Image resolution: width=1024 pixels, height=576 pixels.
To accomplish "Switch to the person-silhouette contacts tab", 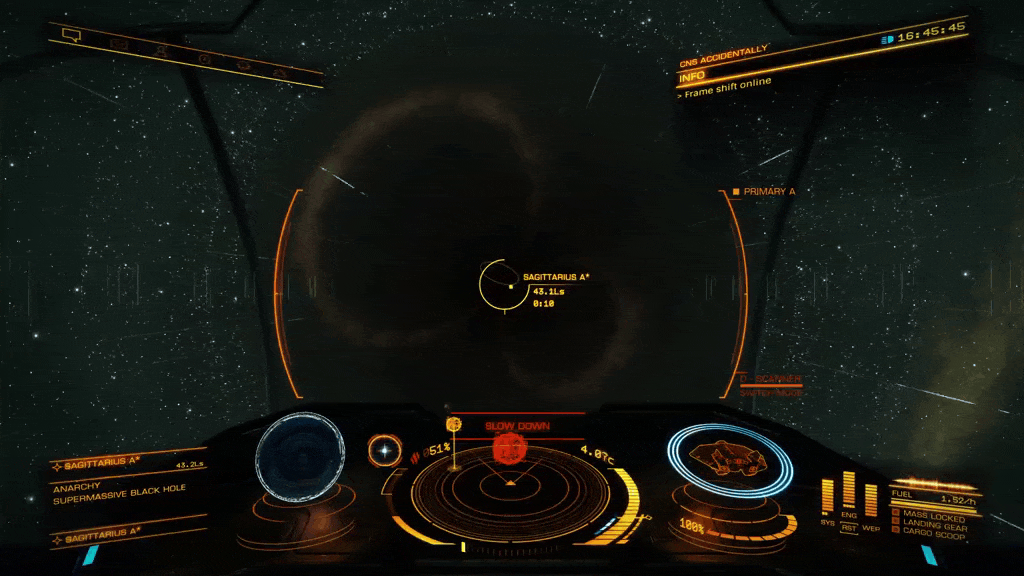I will tap(160, 49).
